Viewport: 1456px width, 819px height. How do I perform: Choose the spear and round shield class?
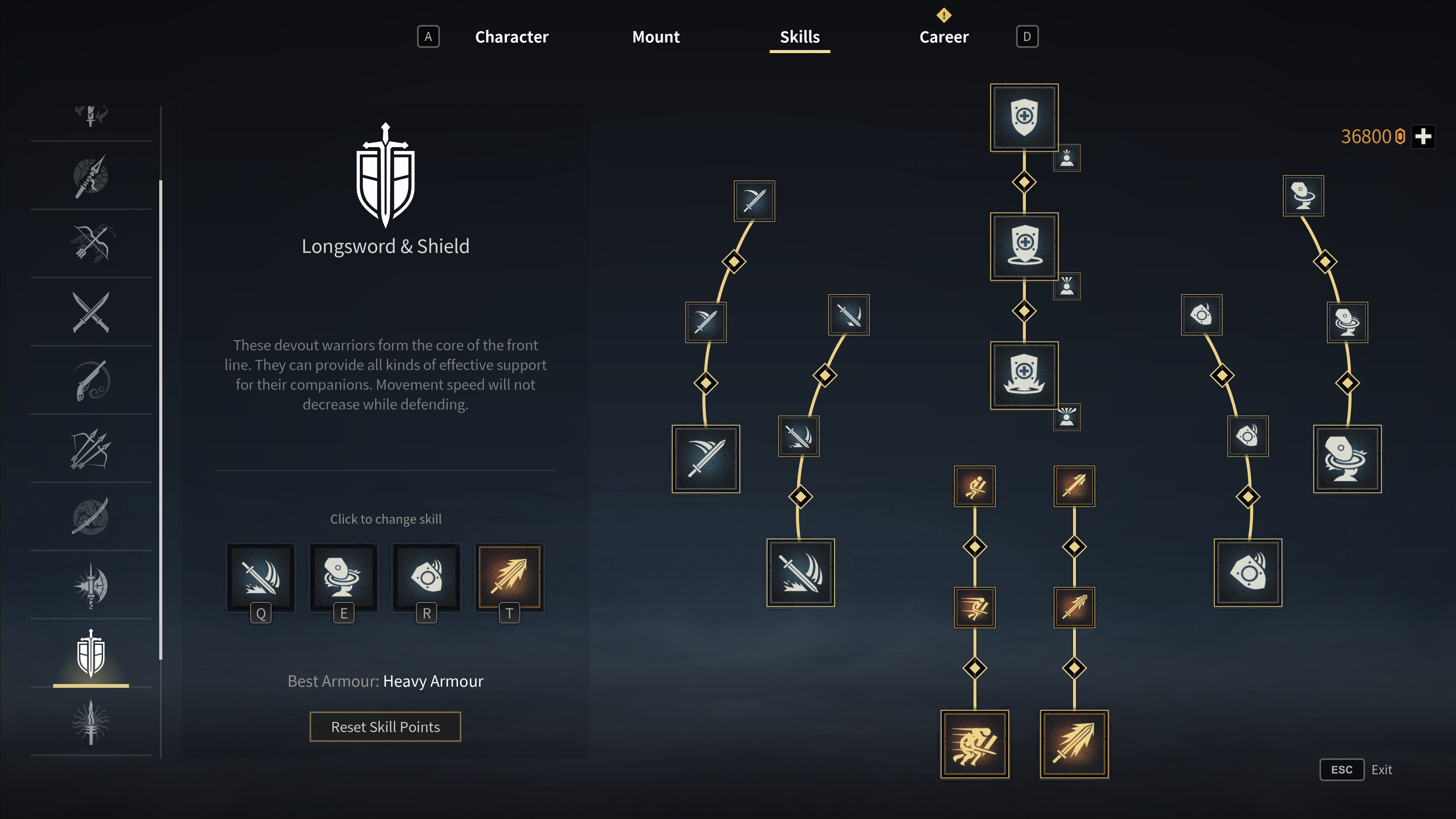[x=91, y=176]
